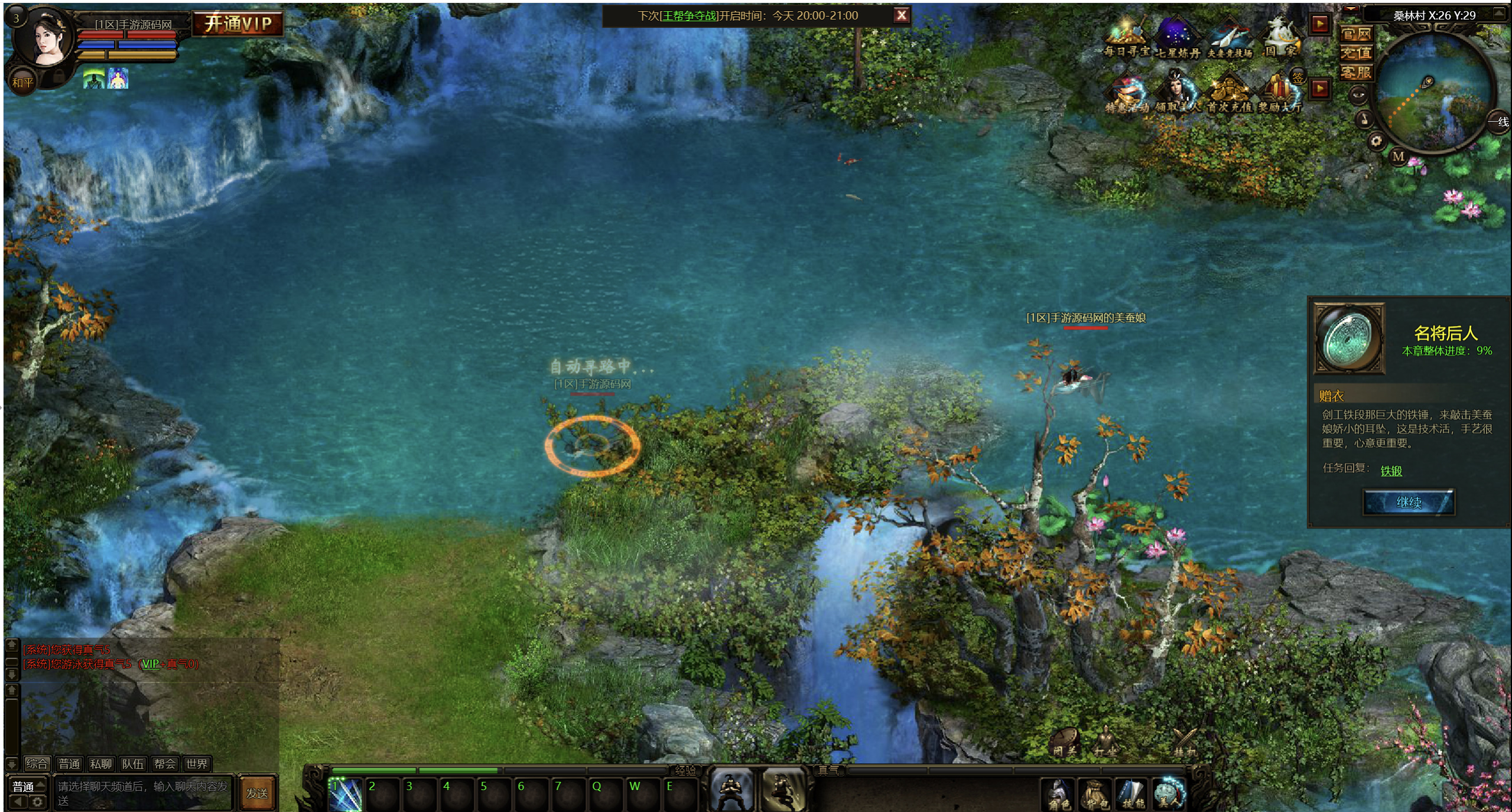Contact 客服 customer service
This screenshot has height=812, width=1512.
(1355, 73)
